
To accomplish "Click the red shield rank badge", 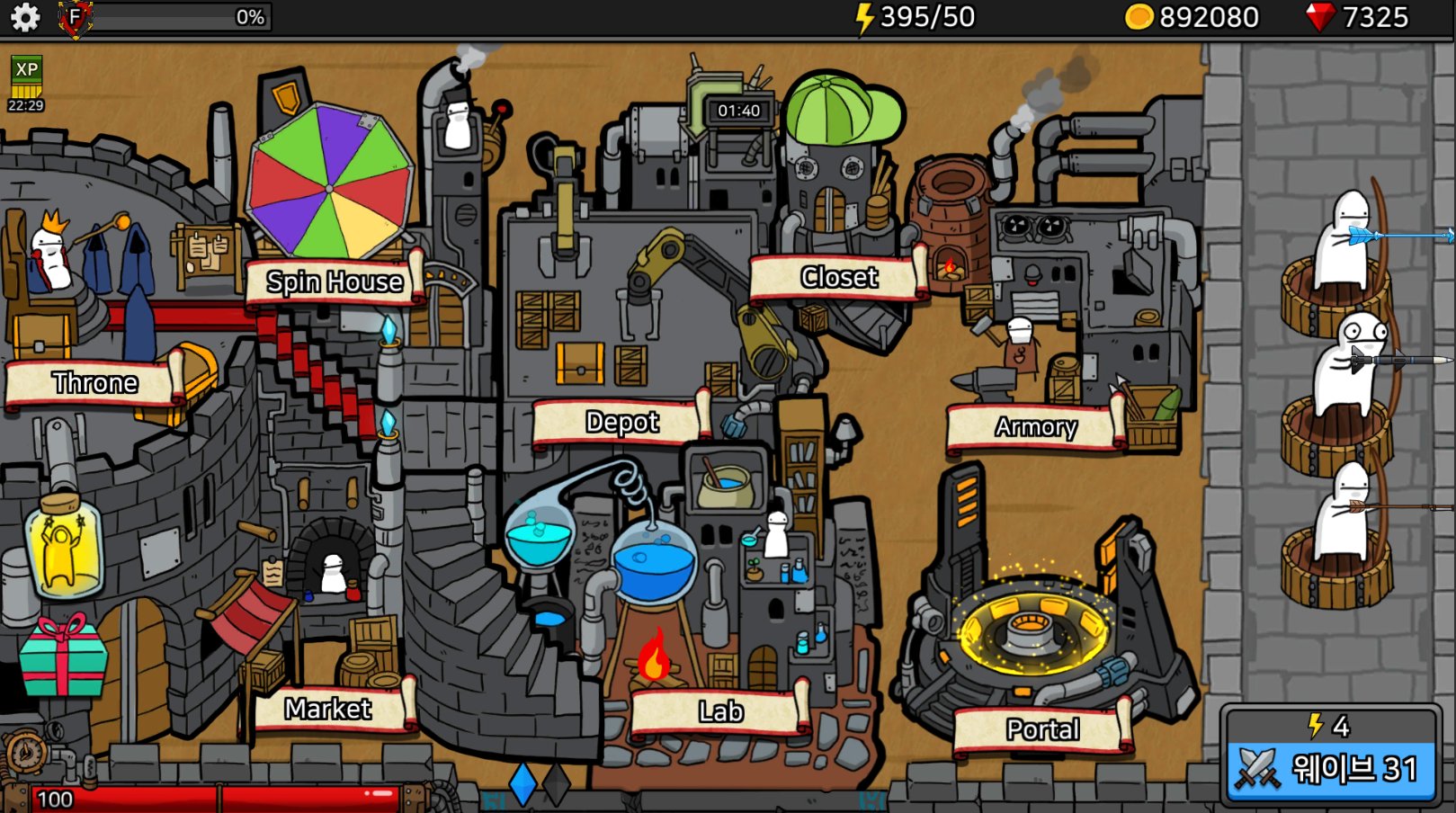I will [x=76, y=17].
